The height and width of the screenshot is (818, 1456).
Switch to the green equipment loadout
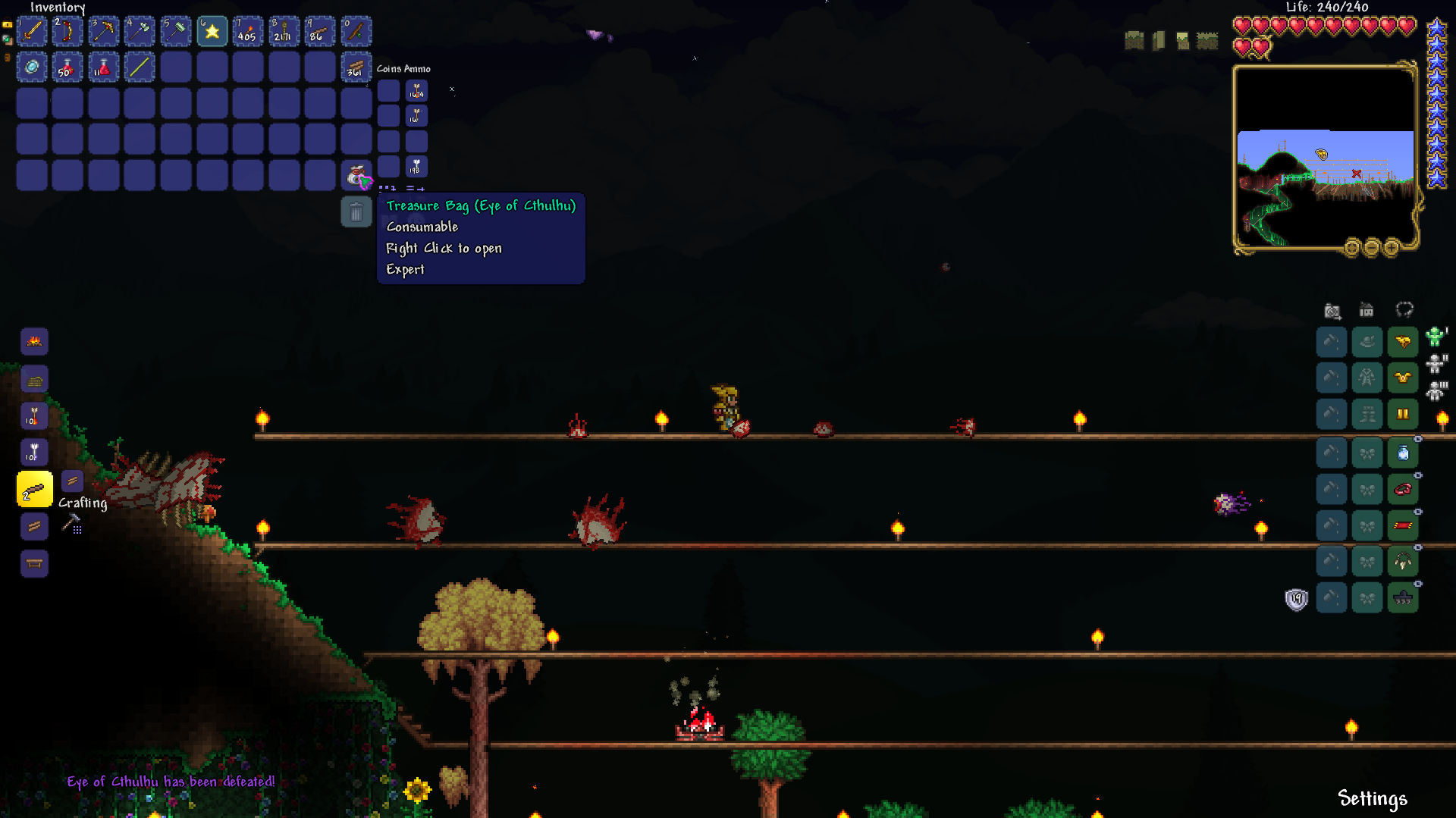click(1435, 337)
